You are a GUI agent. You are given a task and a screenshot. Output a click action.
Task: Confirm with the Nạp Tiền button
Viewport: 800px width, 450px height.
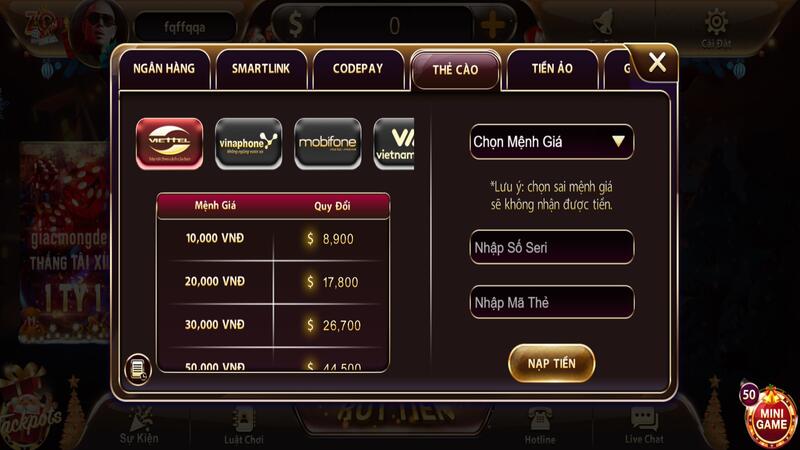[551, 363]
